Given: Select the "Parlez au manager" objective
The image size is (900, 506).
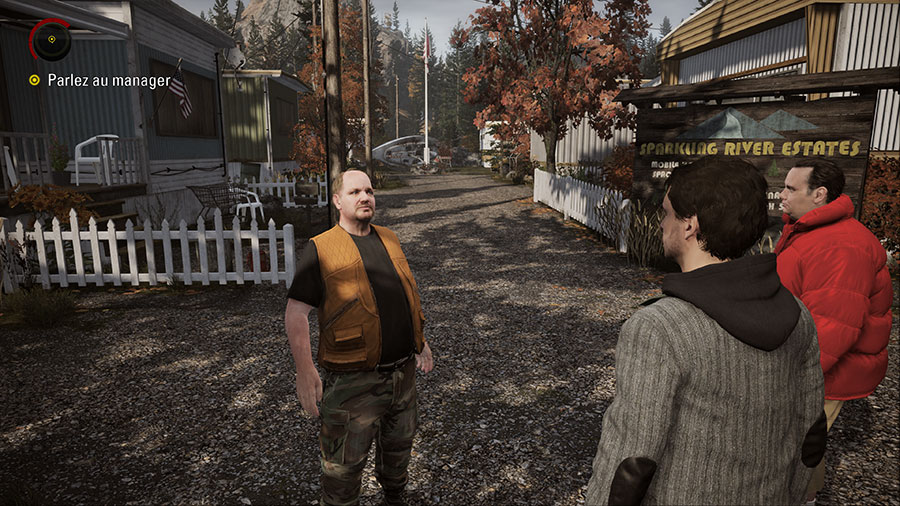Looking at the screenshot, I should (109, 81).
